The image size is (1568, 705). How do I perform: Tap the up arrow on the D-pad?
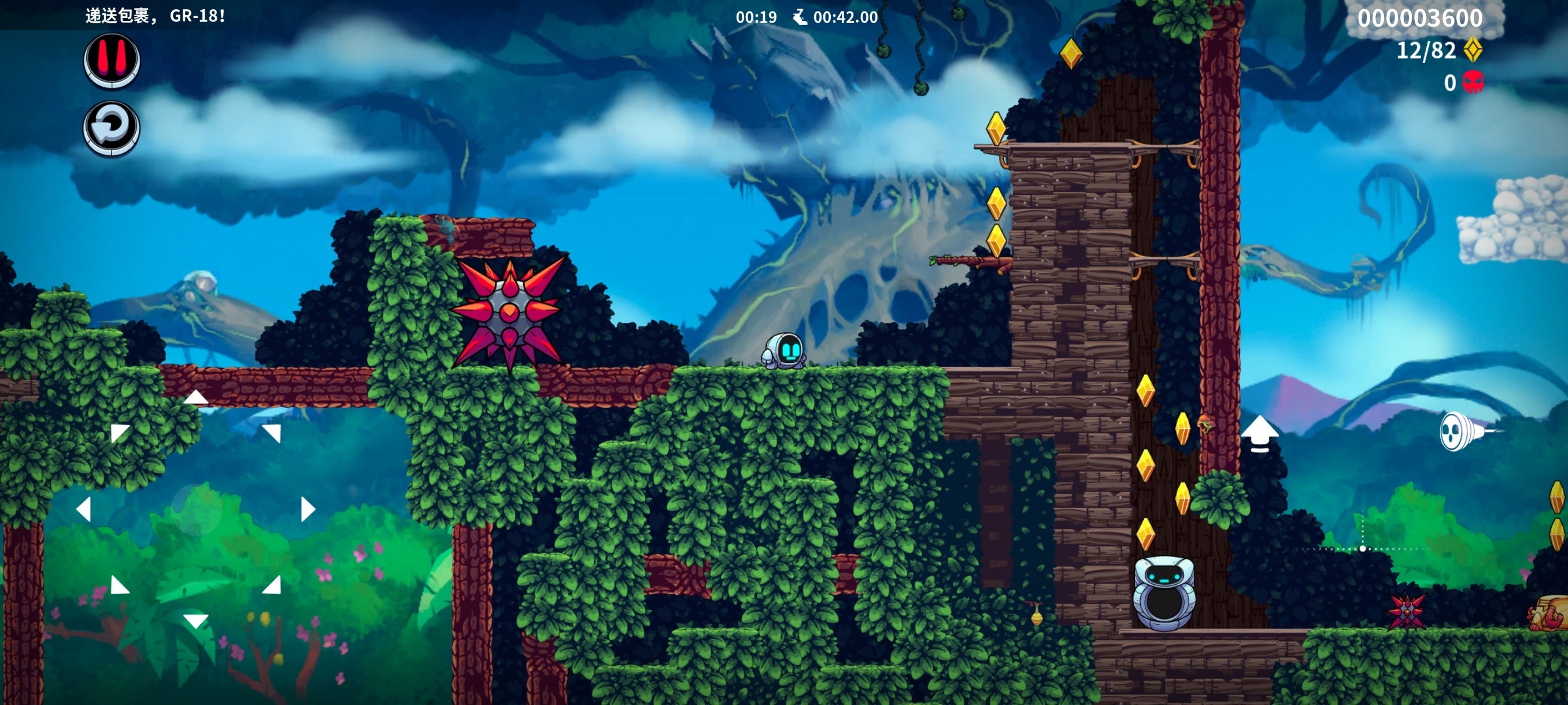point(196,398)
